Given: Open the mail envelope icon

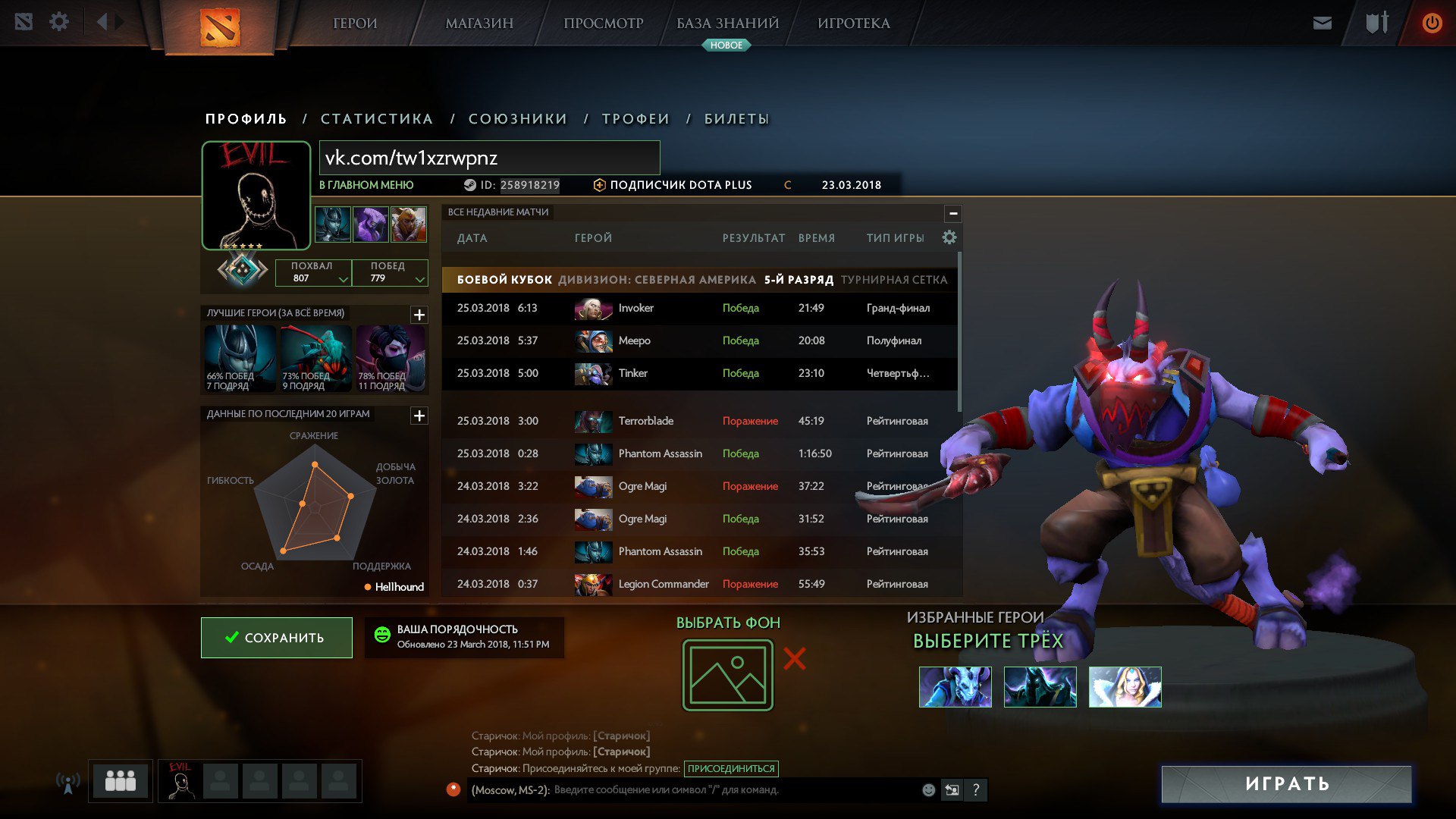Looking at the screenshot, I should 1322,24.
